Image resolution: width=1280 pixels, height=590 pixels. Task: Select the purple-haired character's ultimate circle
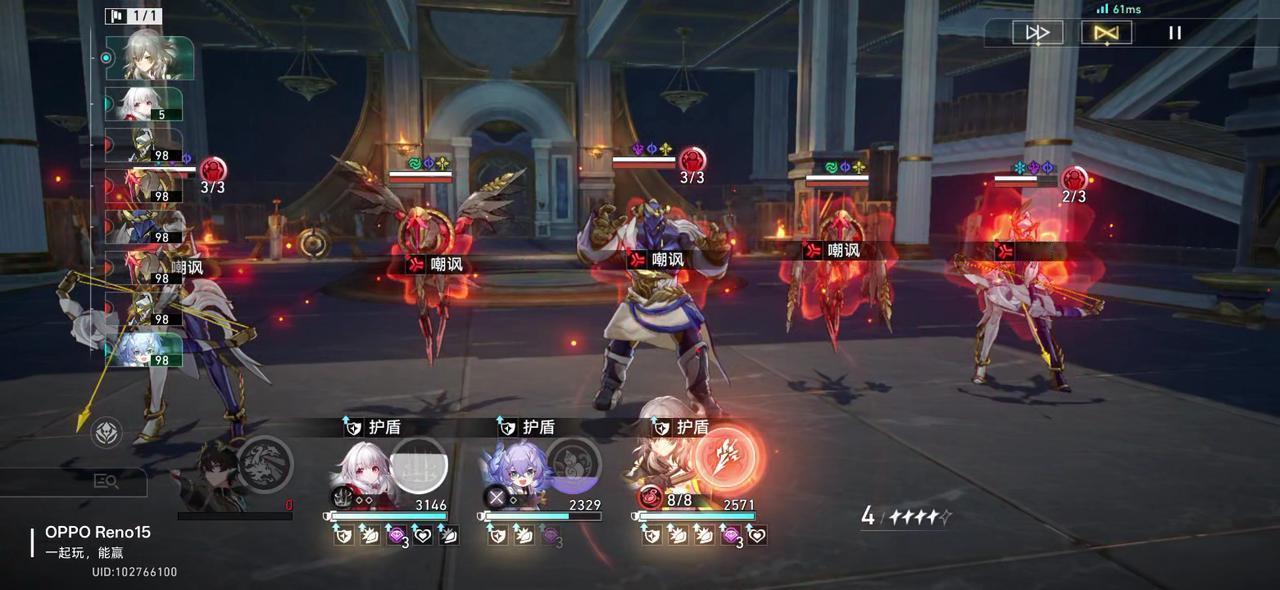(x=573, y=465)
